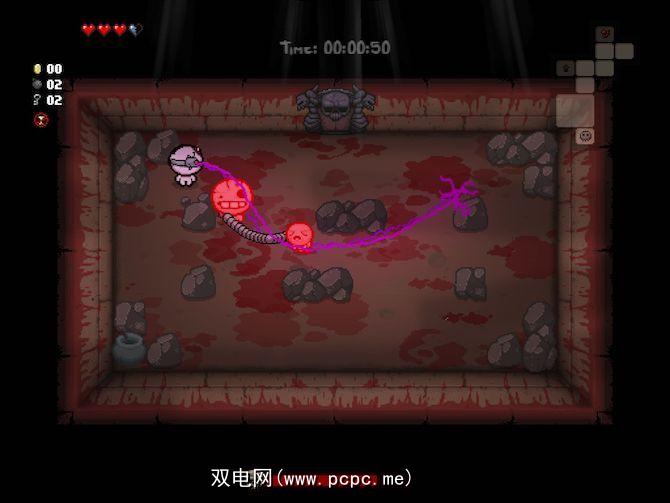Click the face icon room on minimap

[x=586, y=135]
